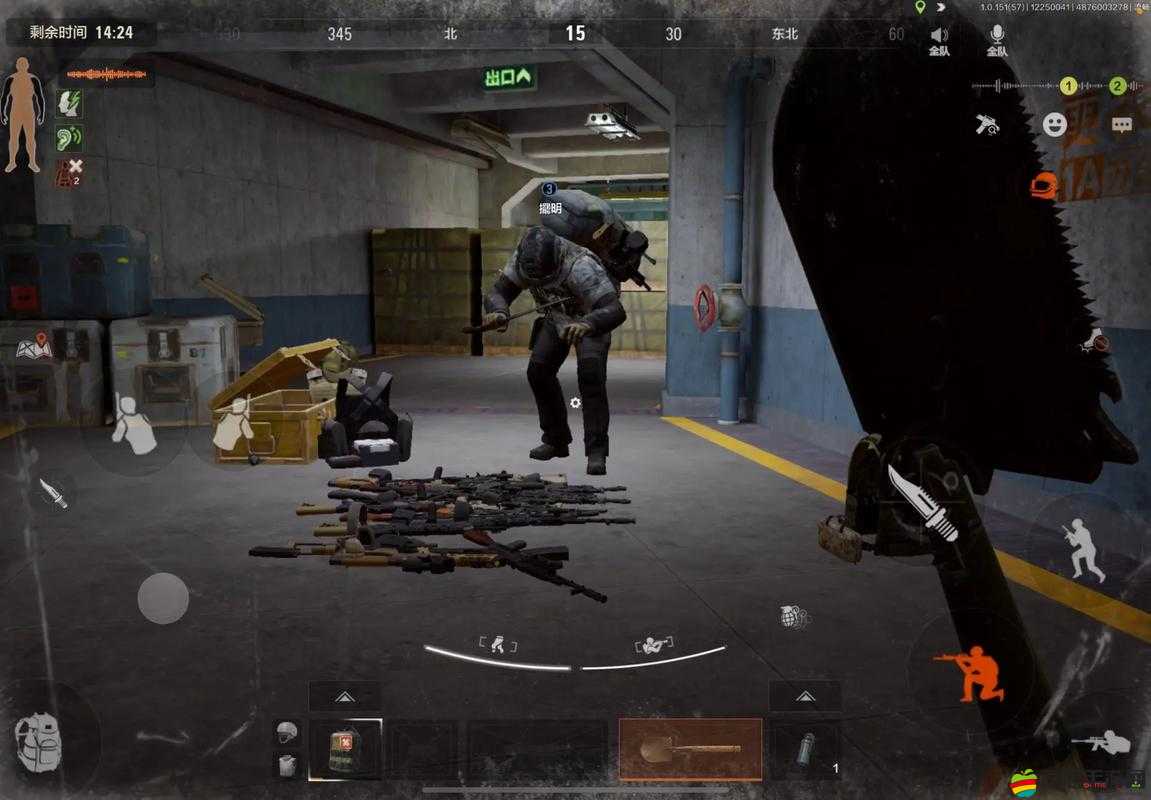Expand the list above the medkit slot
1151x800 pixels.
(x=344, y=696)
